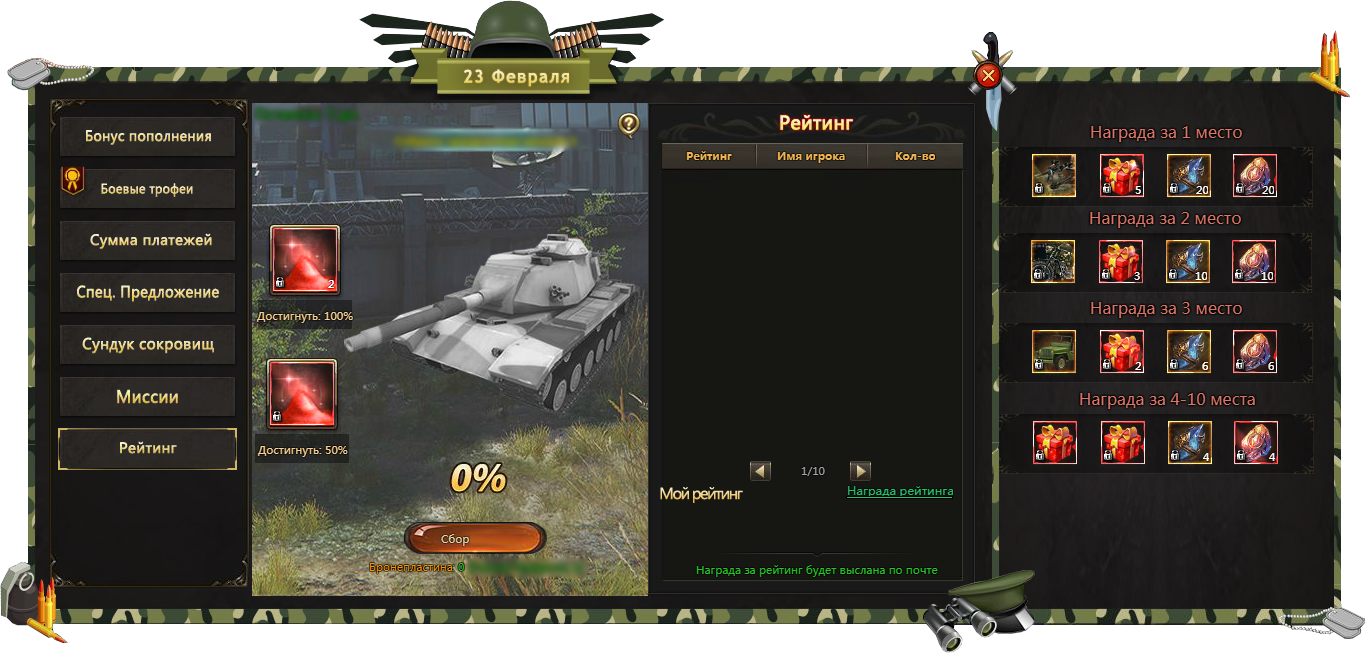This screenshot has height=653, width=1369.
Task: Go to the next rating page
Action: 860,471
